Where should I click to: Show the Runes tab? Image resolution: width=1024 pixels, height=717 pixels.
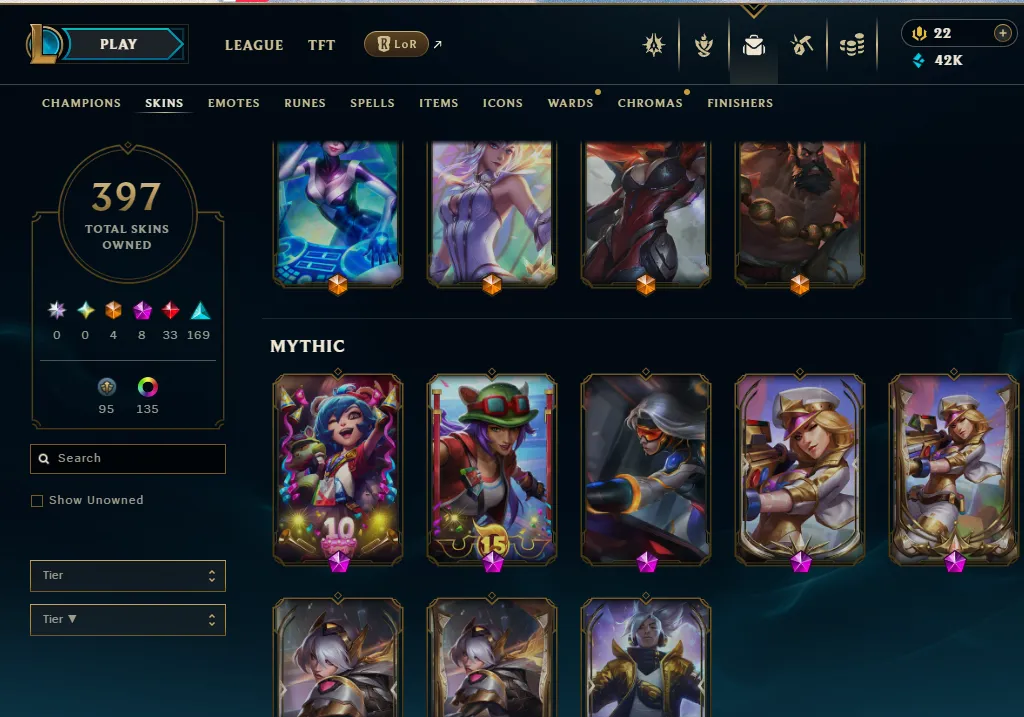(x=305, y=103)
